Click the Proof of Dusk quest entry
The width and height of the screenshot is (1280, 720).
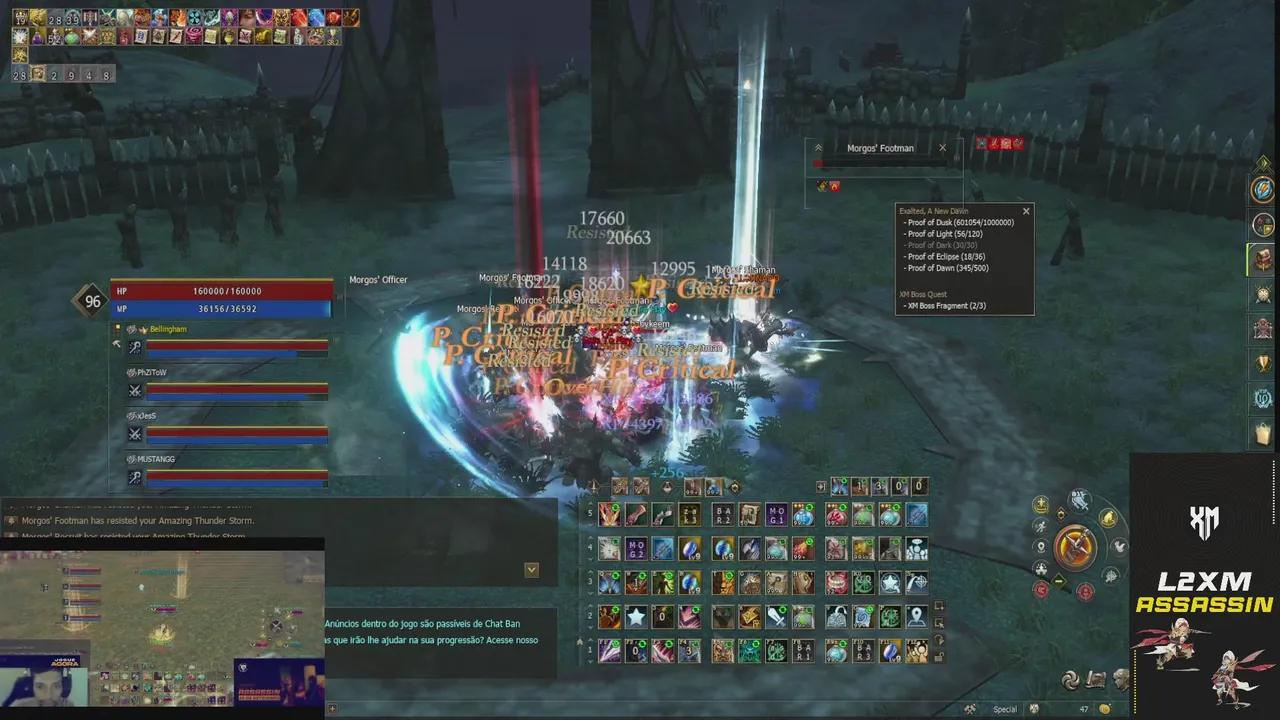point(959,222)
